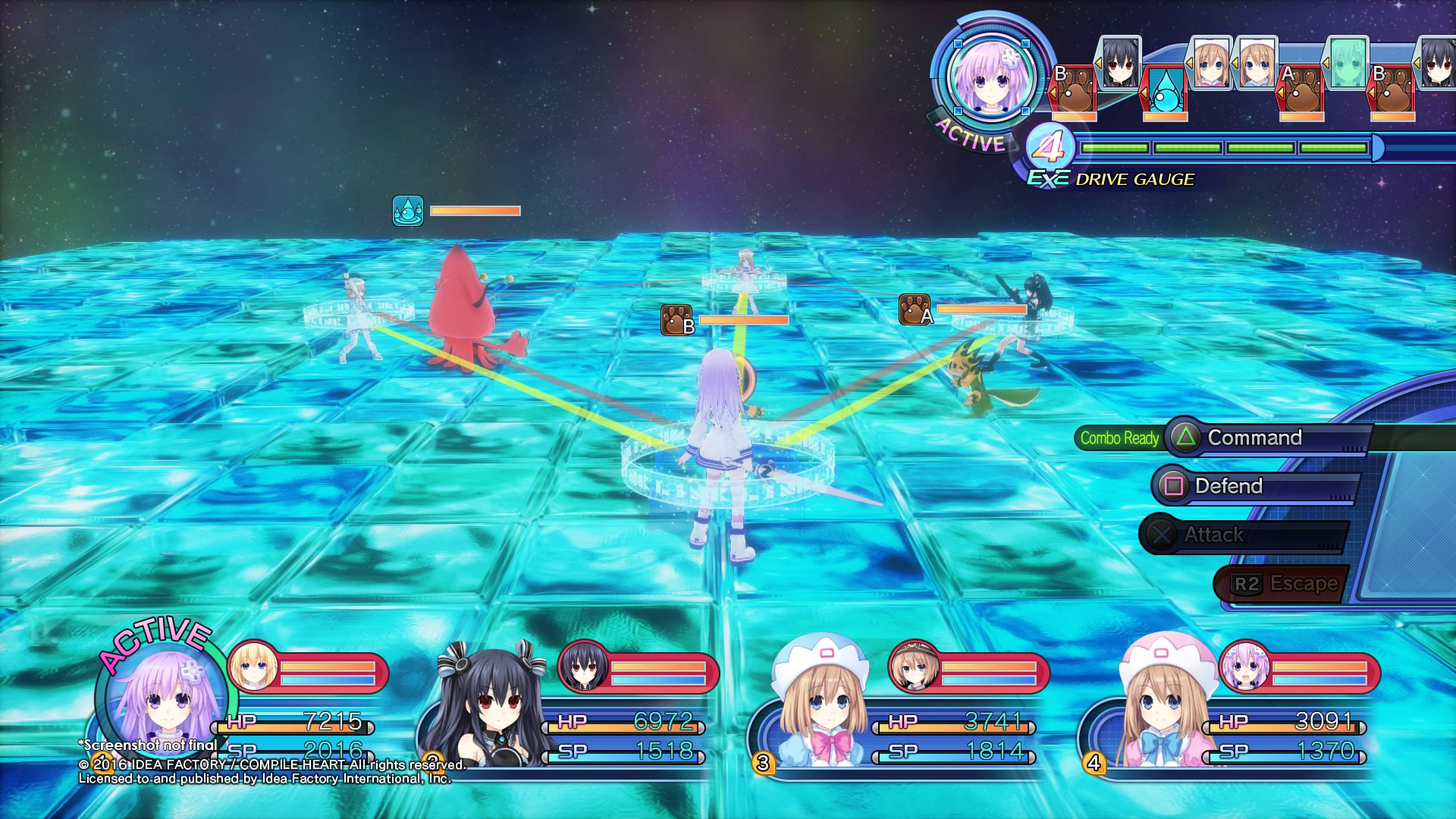Click the small partner portrait beside HP 6972

583,667
